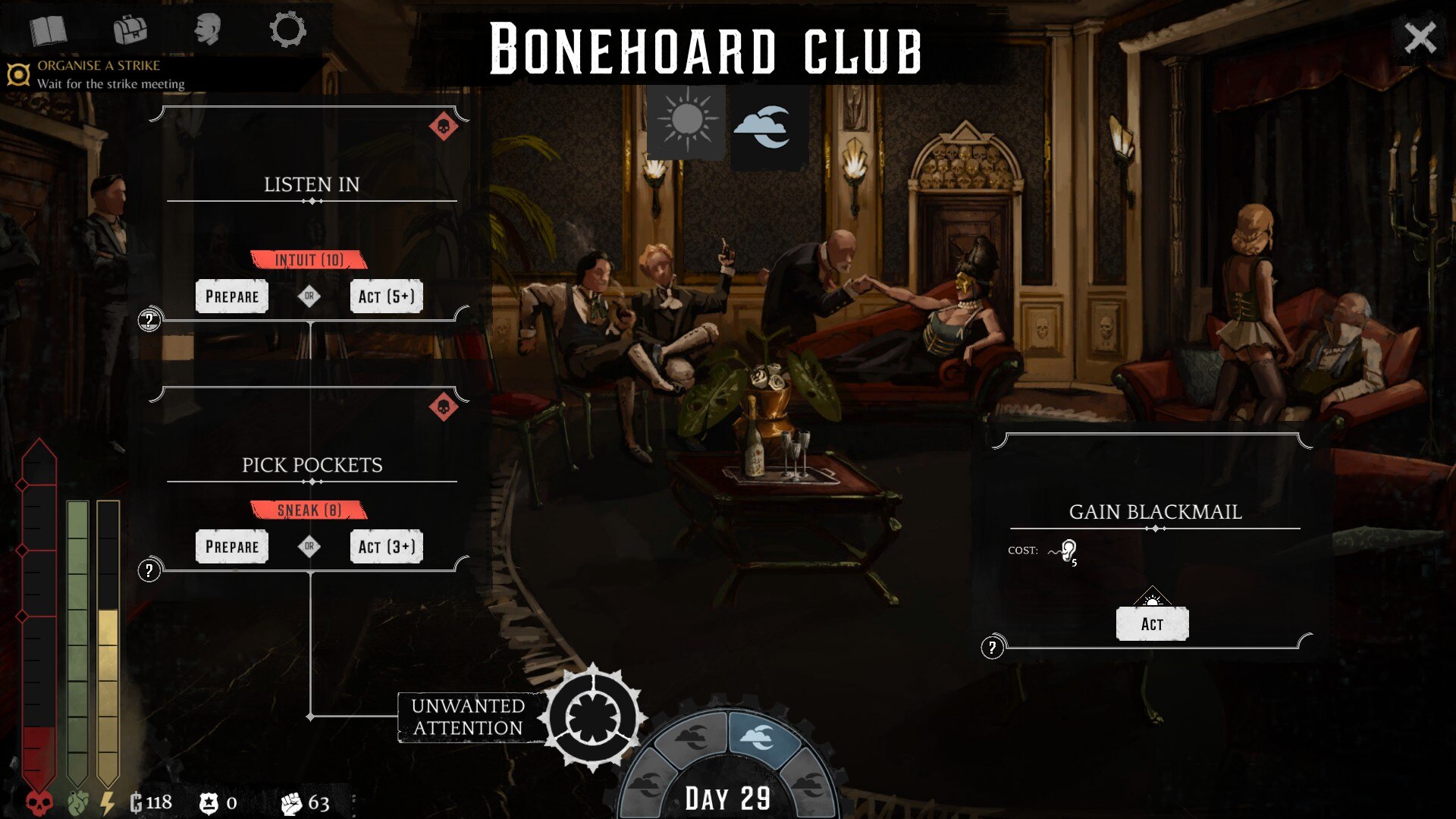Show help for Gain Blackmail
This screenshot has height=819, width=1456.
(x=992, y=648)
